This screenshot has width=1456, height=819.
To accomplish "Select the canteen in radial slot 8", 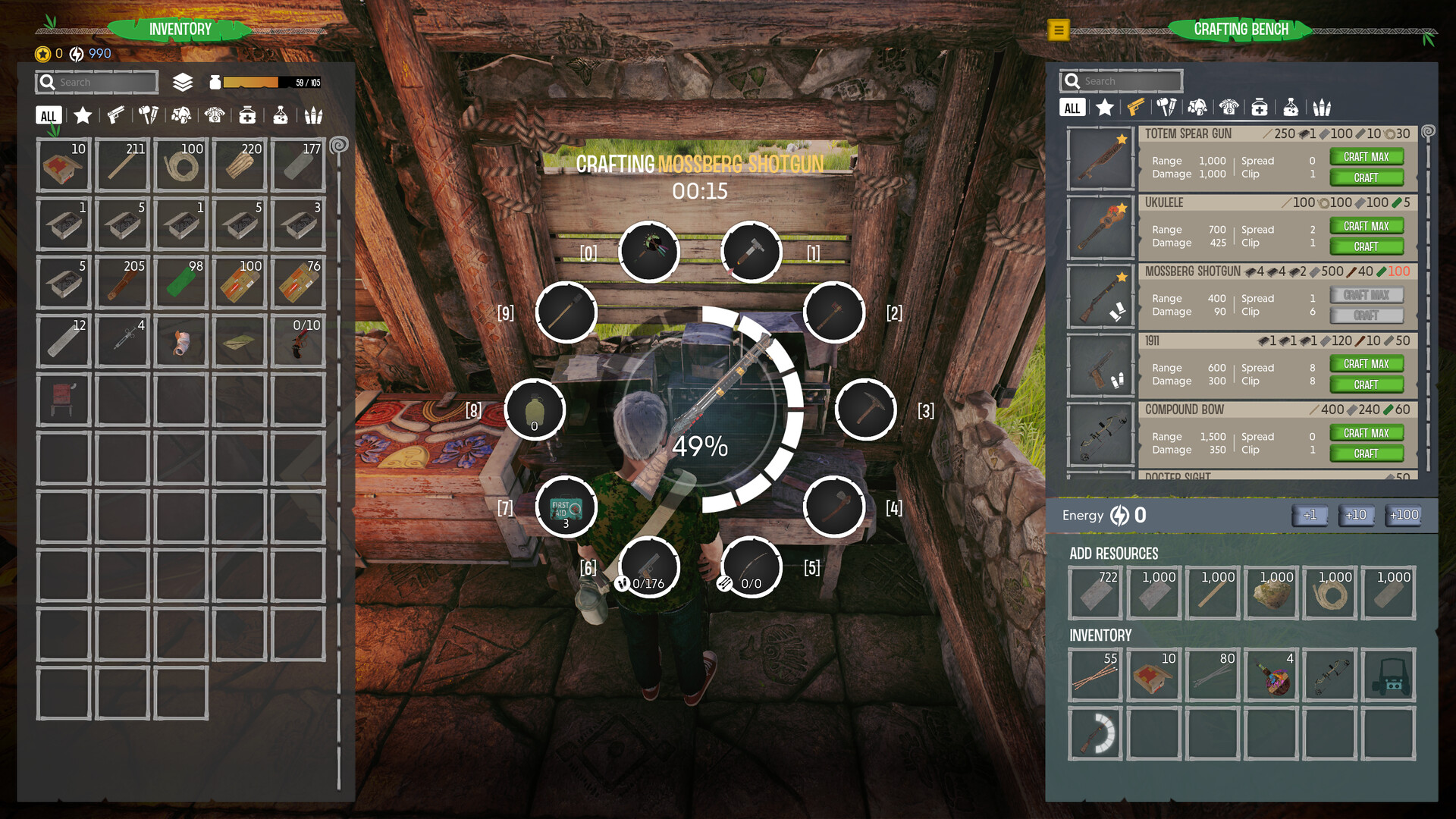I will [x=535, y=409].
